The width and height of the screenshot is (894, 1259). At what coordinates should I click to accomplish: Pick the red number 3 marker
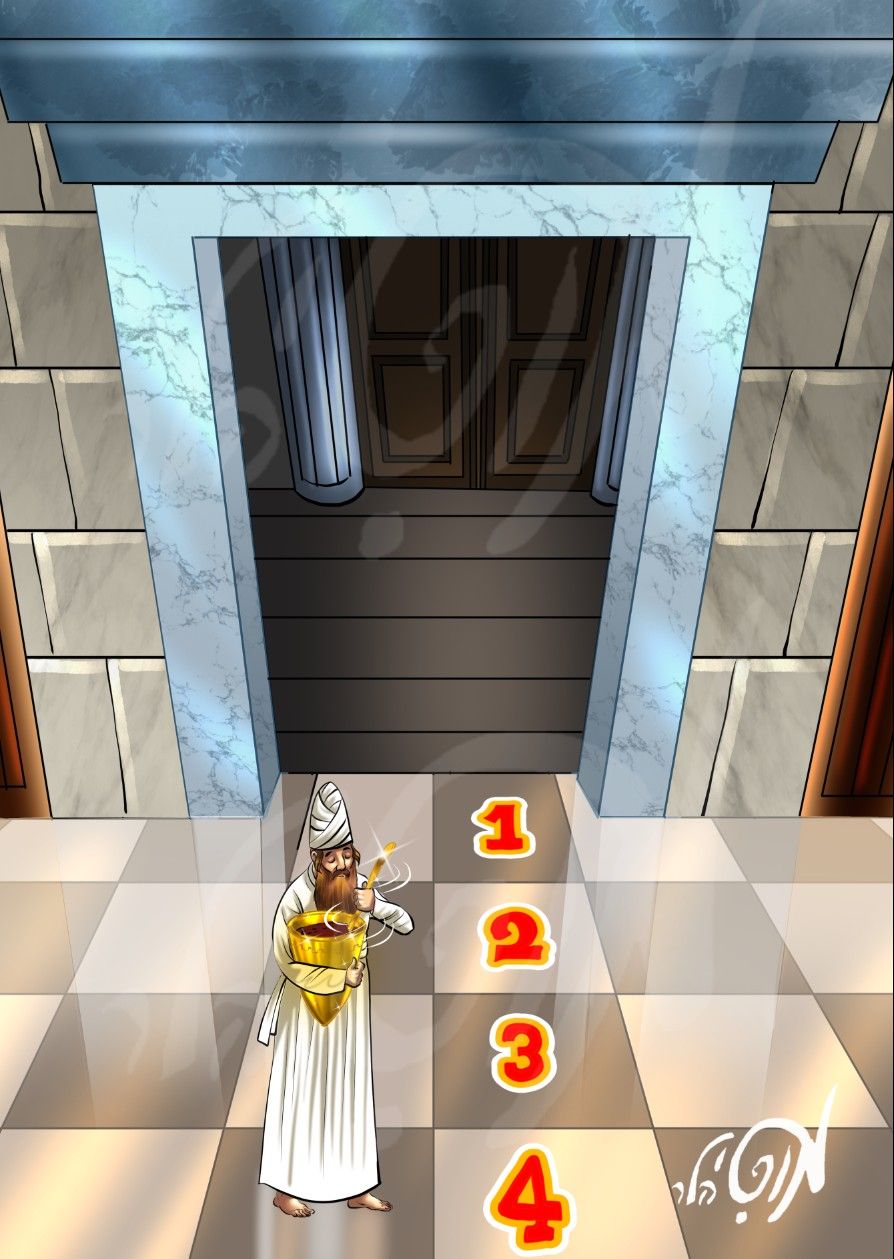click(x=524, y=1054)
